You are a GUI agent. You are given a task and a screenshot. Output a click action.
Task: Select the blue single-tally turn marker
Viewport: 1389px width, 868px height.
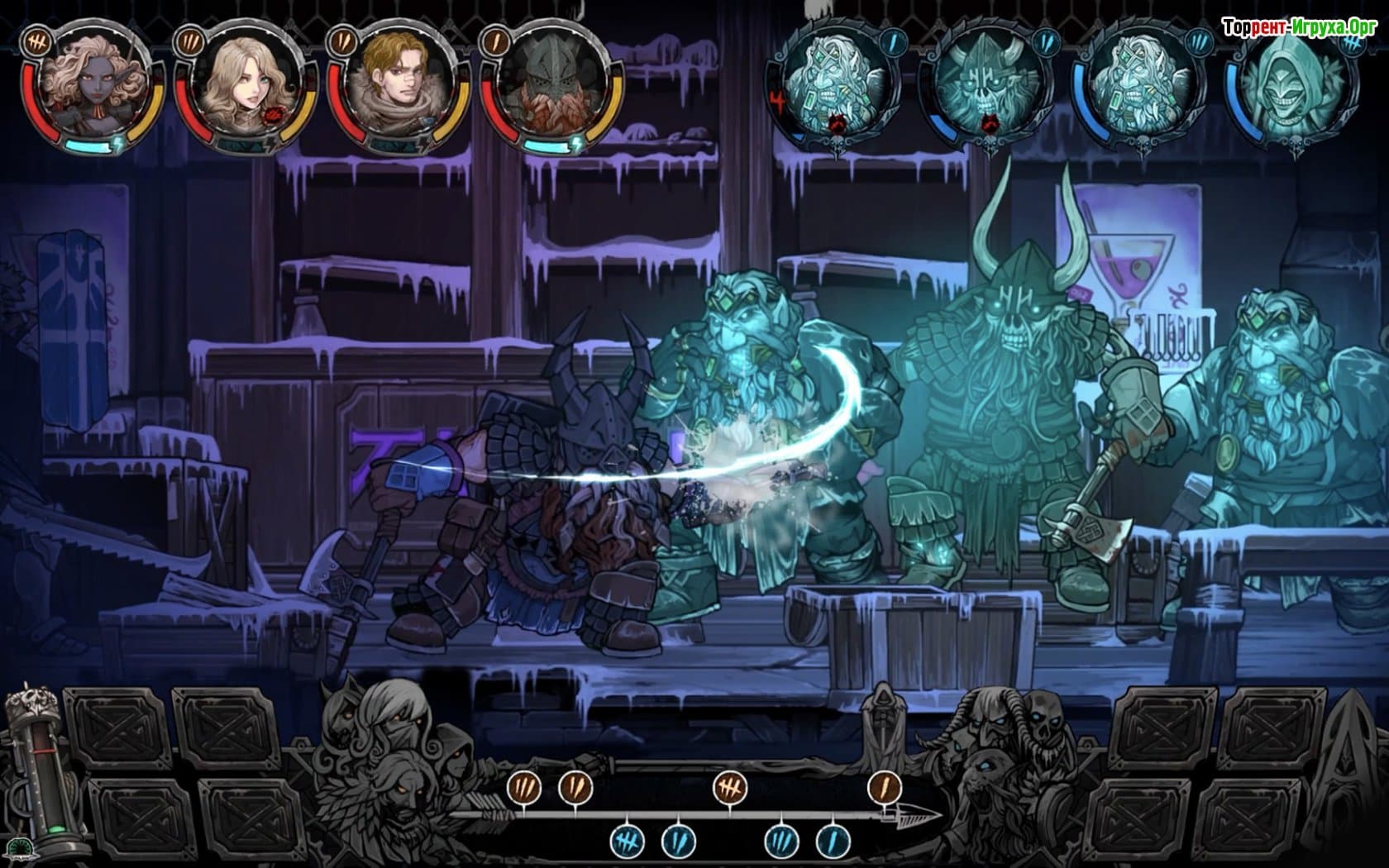[x=832, y=842]
